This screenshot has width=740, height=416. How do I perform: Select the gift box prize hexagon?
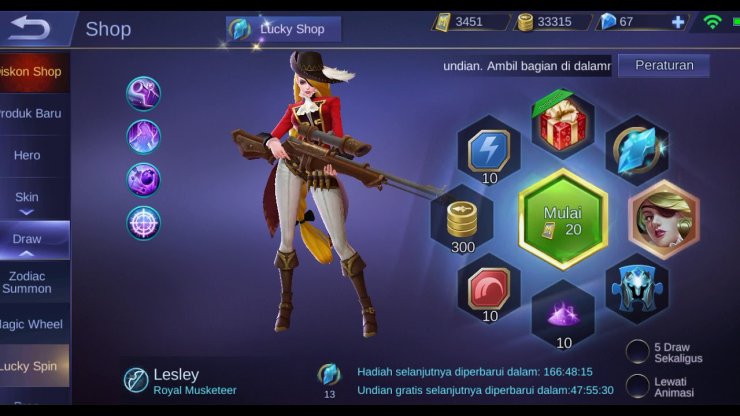point(563,124)
